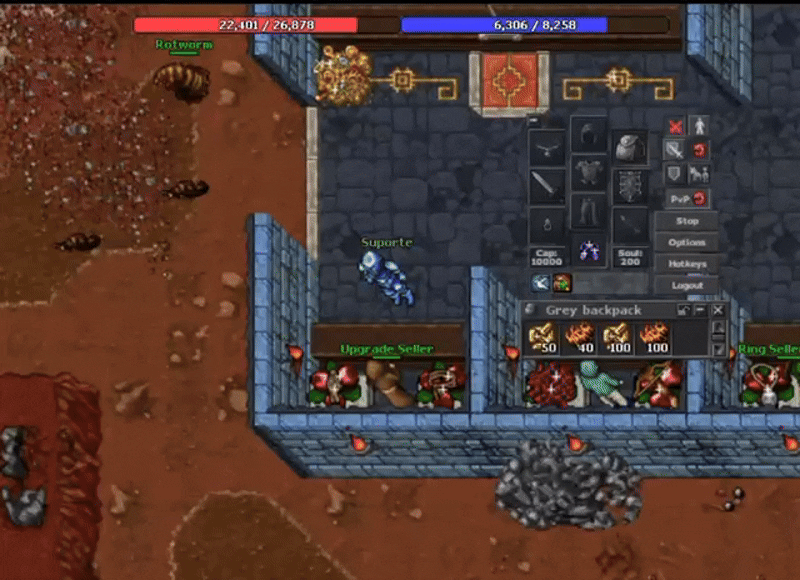Click the Stop button
800x580 pixels.
687,221
